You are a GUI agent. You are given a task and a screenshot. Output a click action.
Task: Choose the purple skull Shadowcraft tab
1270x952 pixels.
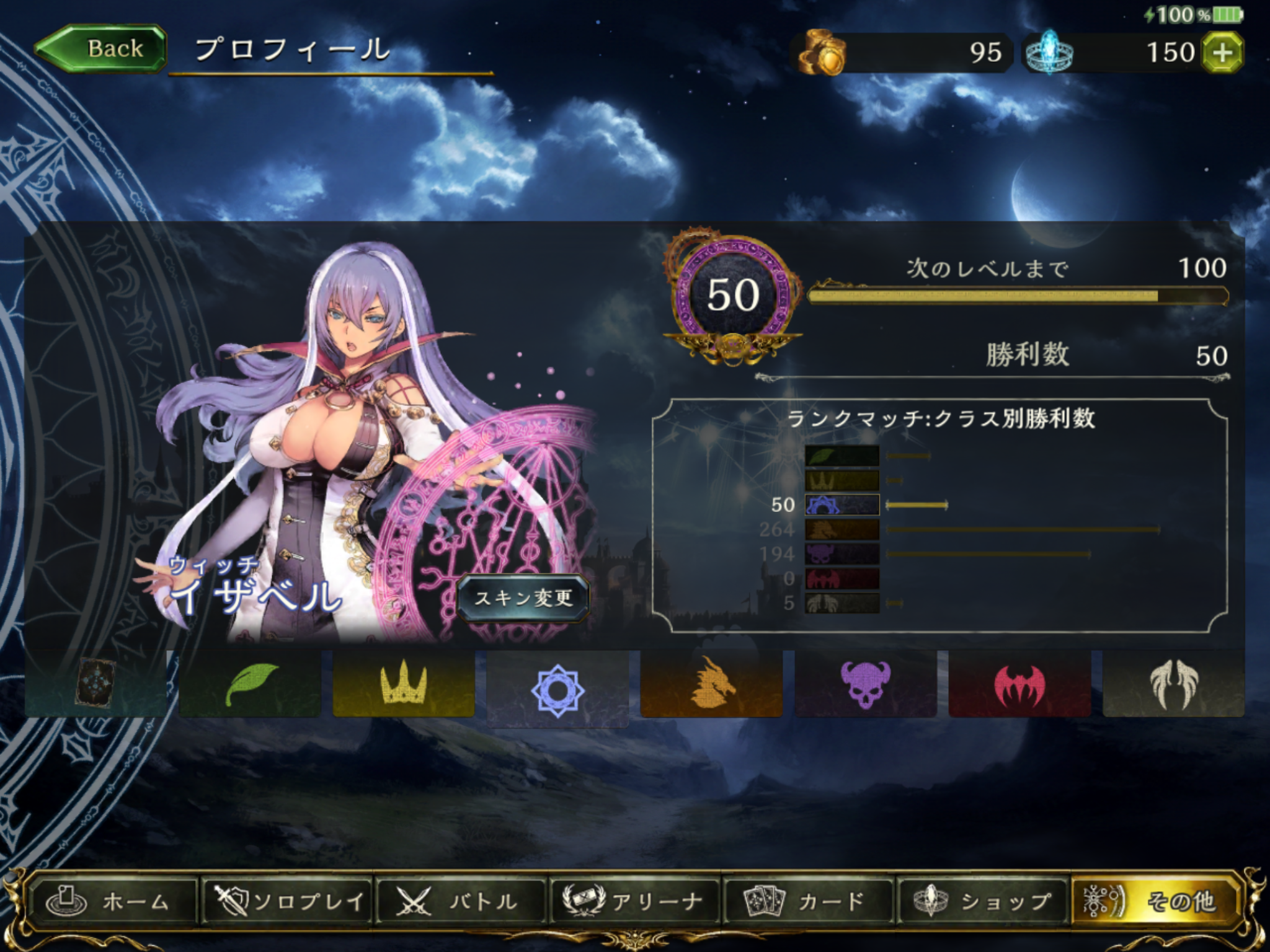point(865,684)
